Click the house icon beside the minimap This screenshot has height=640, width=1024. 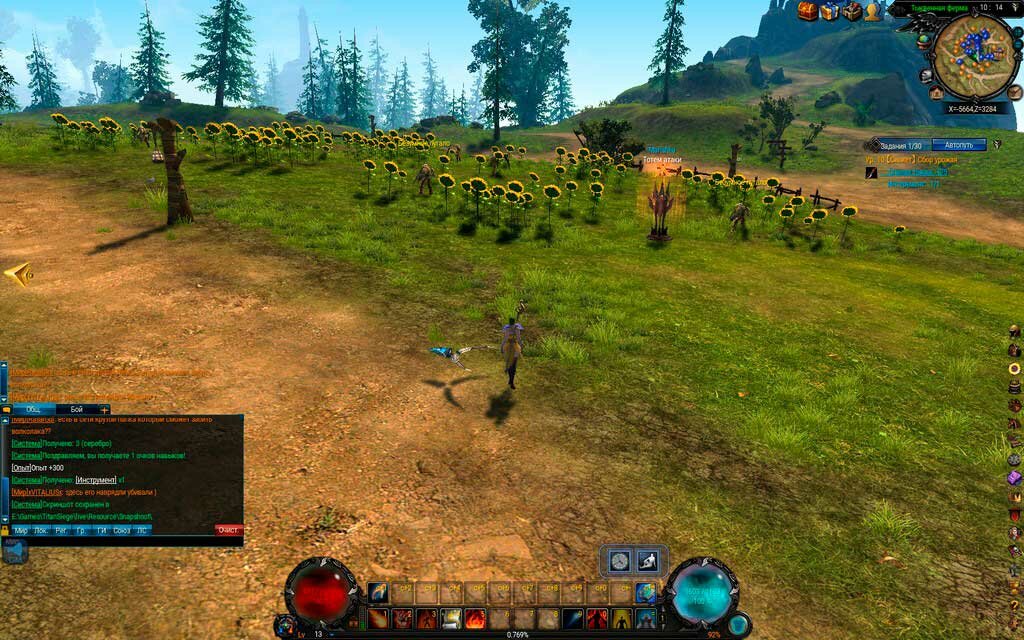pyautogui.click(x=936, y=92)
